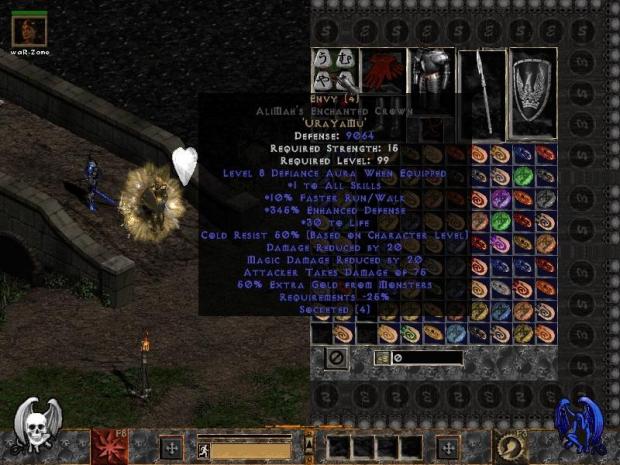Viewport: 620px width, 465px height.
Task: Change the right-click skill icon
Action: point(510,446)
